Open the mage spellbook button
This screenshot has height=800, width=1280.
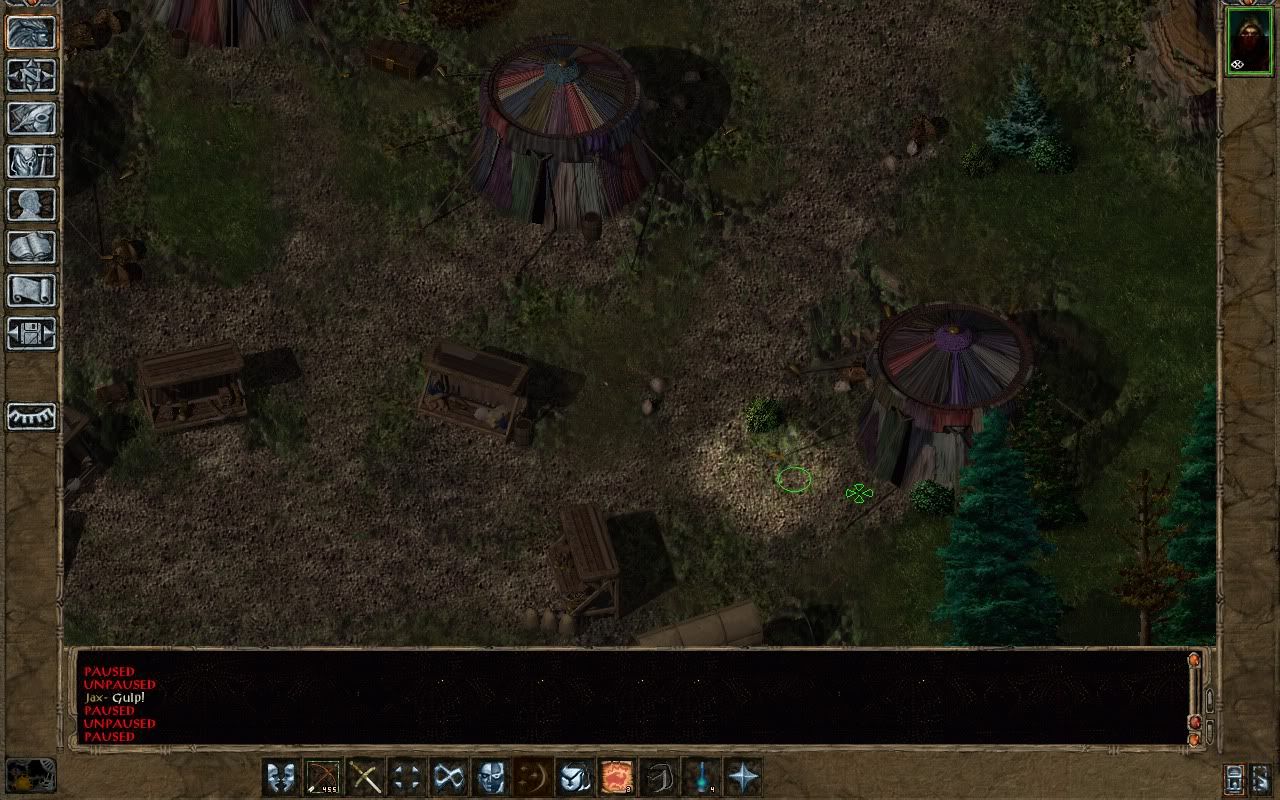pyautogui.click(x=32, y=248)
